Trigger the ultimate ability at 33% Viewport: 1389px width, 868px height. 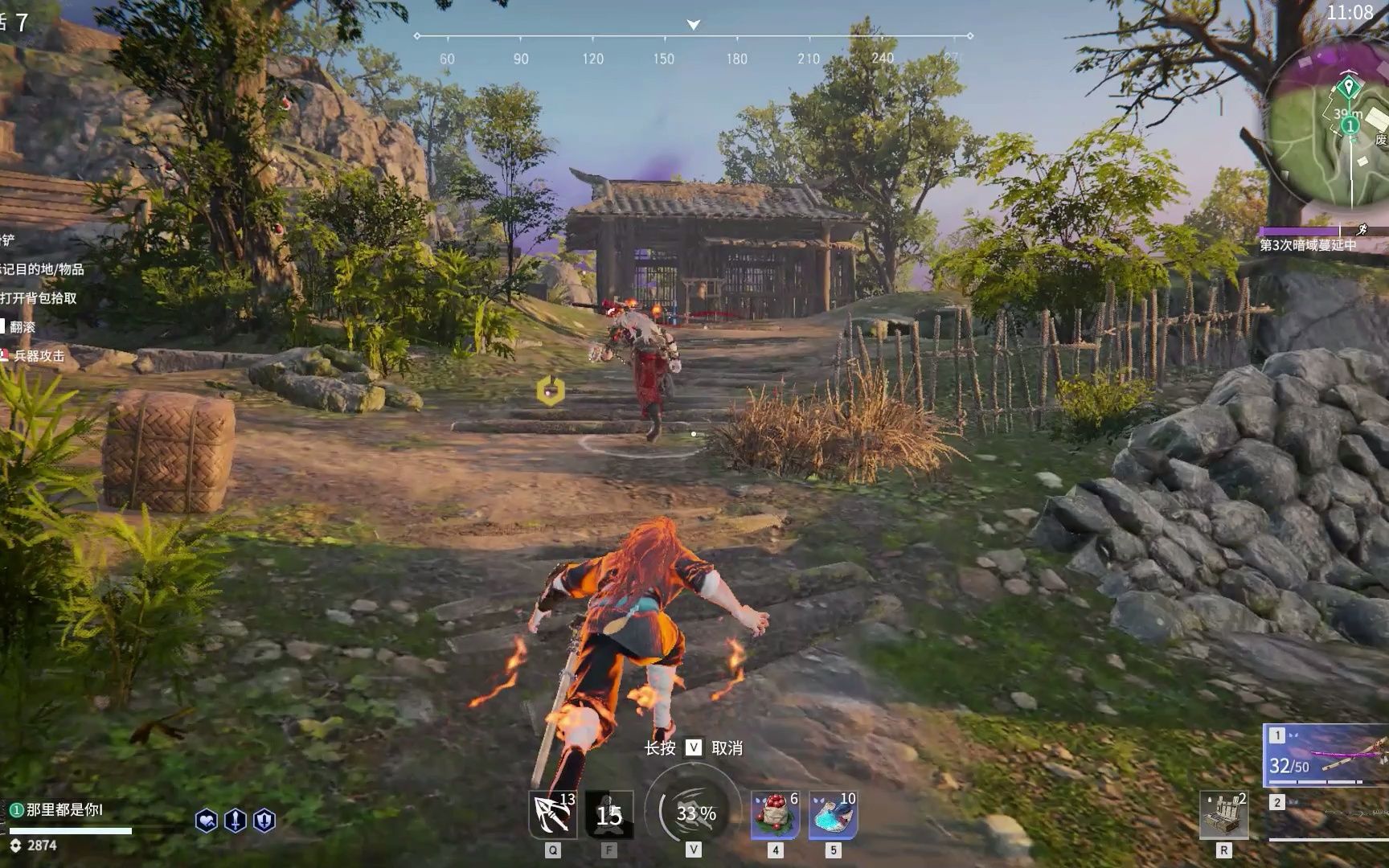[694, 813]
